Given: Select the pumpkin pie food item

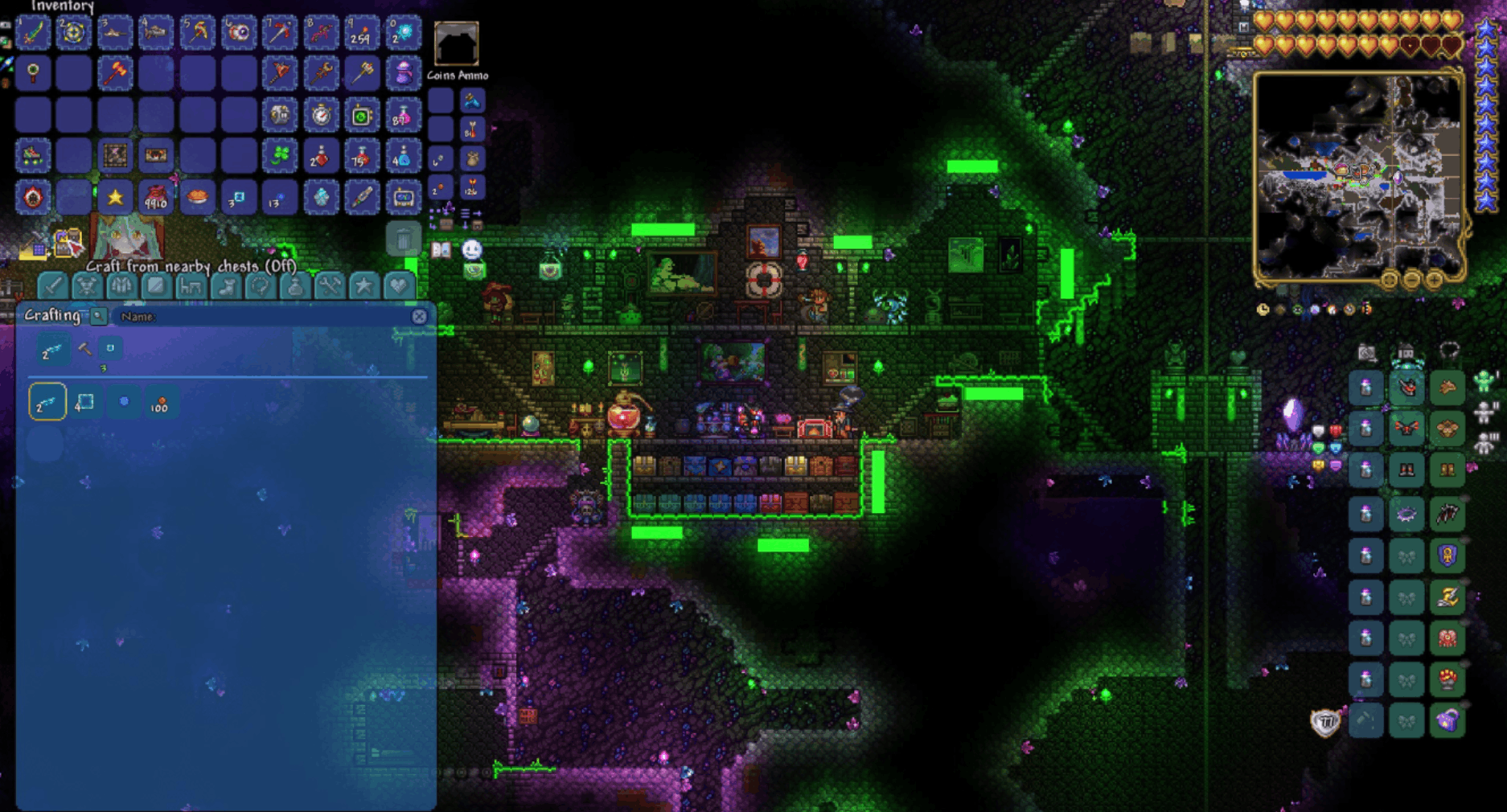Looking at the screenshot, I should [x=197, y=197].
